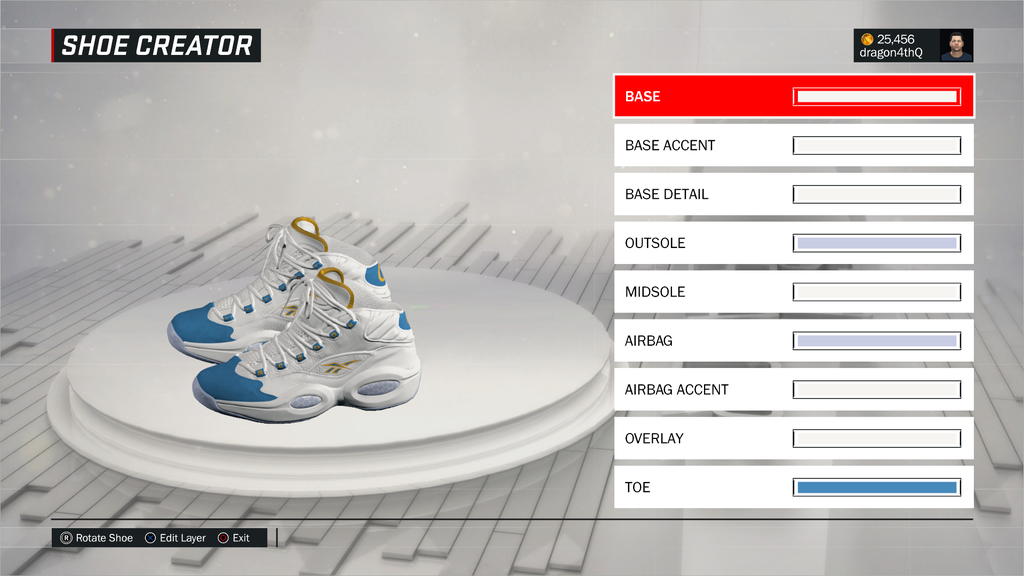Image resolution: width=1024 pixels, height=576 pixels.
Task: Select the Outsole layer entry
Action: coord(700,243)
